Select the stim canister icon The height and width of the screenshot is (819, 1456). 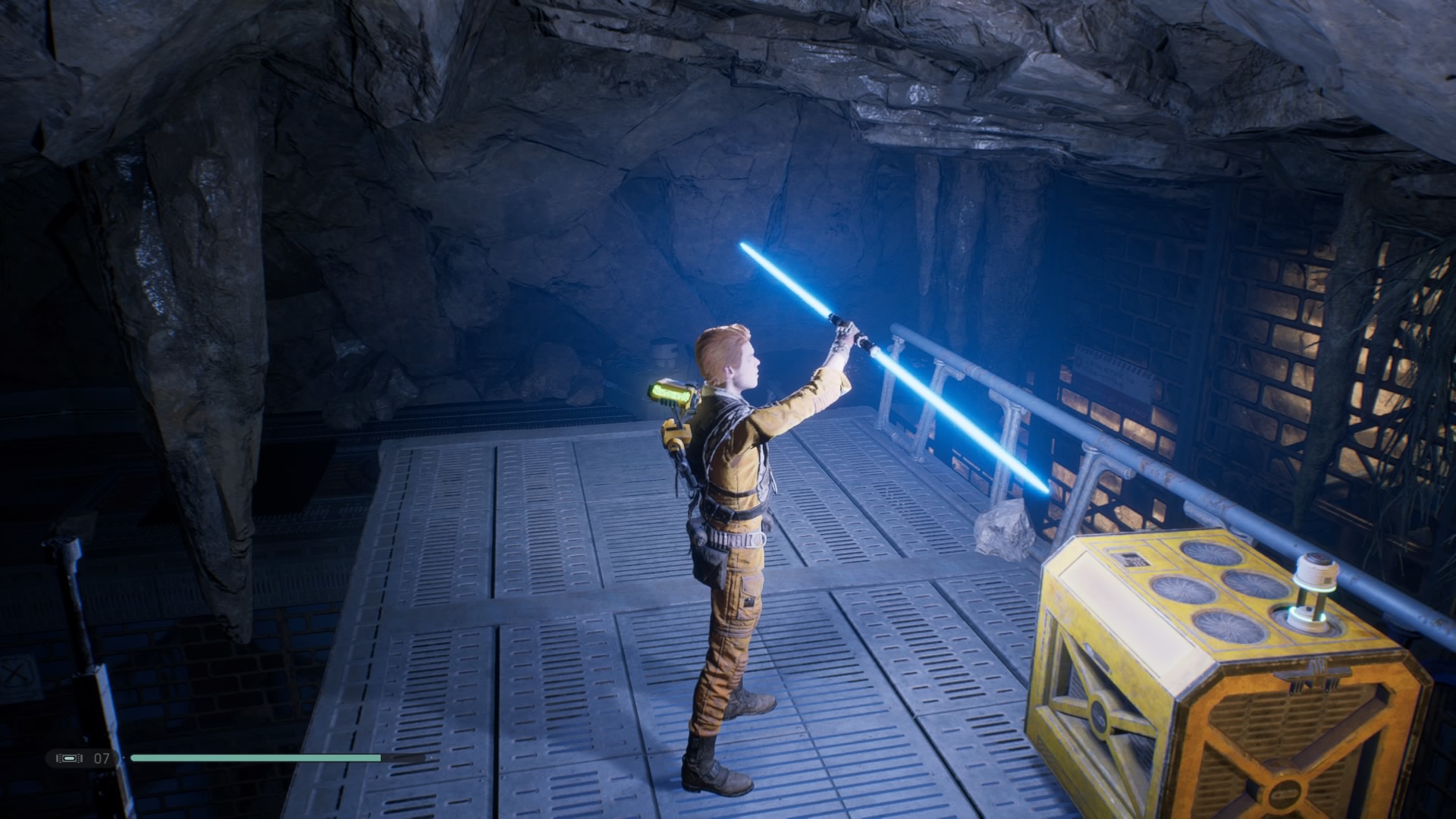pos(69,758)
